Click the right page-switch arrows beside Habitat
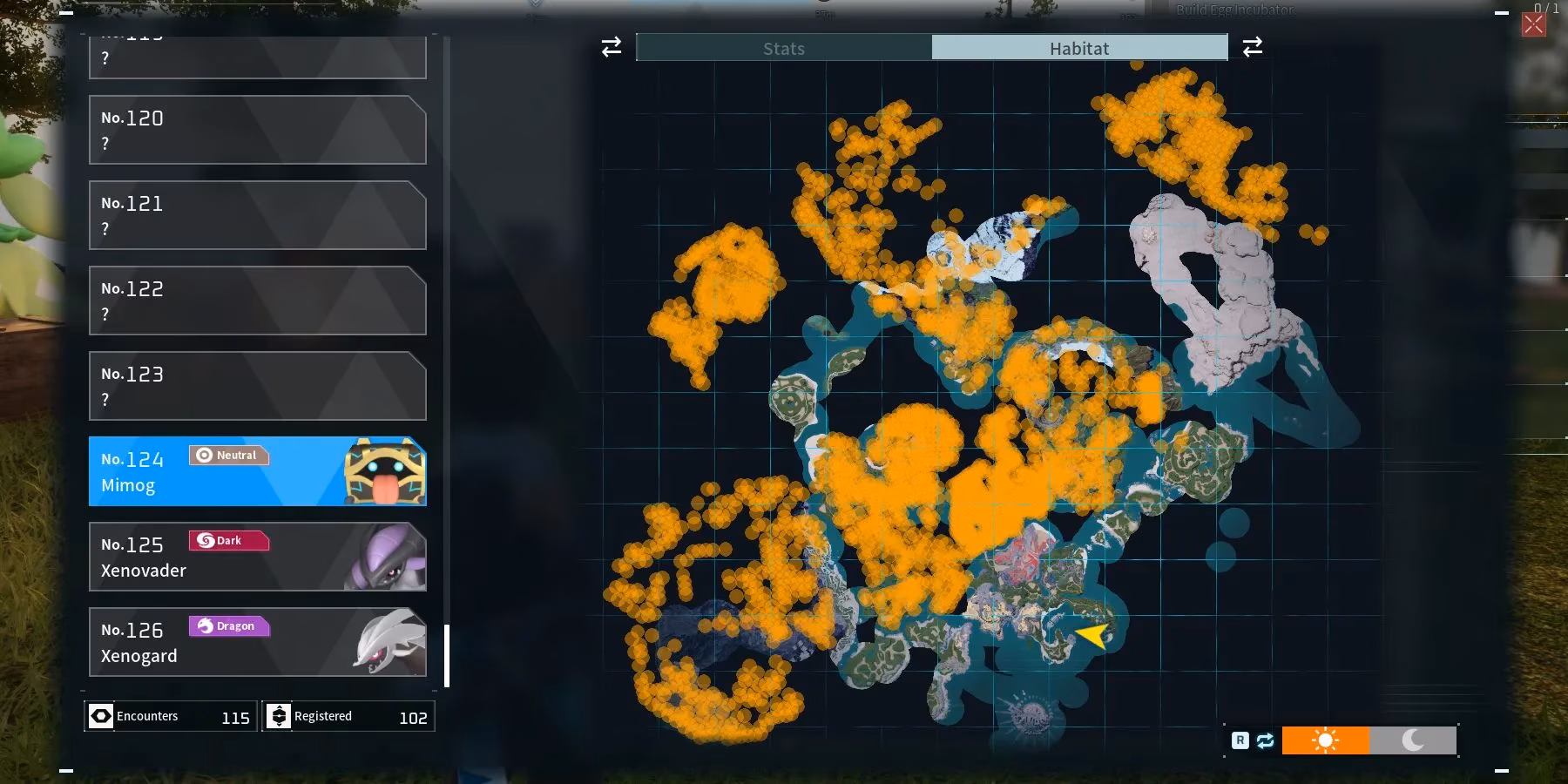Image resolution: width=1568 pixels, height=784 pixels. point(1253,47)
